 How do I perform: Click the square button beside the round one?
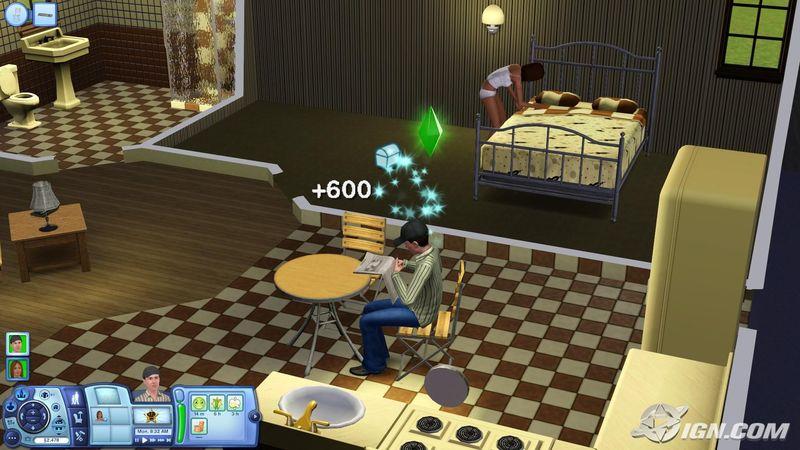click(44, 14)
